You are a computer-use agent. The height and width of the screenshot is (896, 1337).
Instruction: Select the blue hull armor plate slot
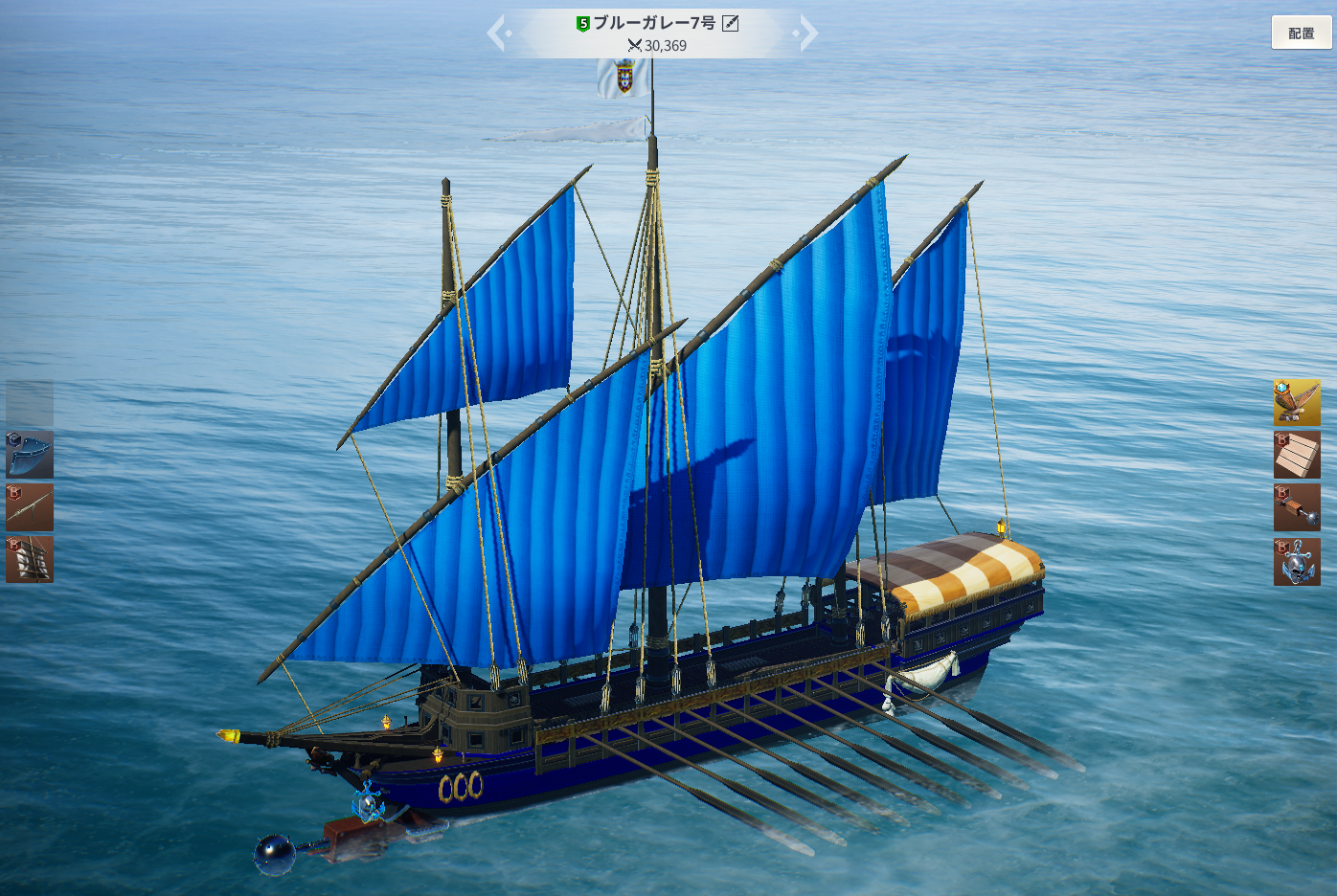pyautogui.click(x=30, y=455)
